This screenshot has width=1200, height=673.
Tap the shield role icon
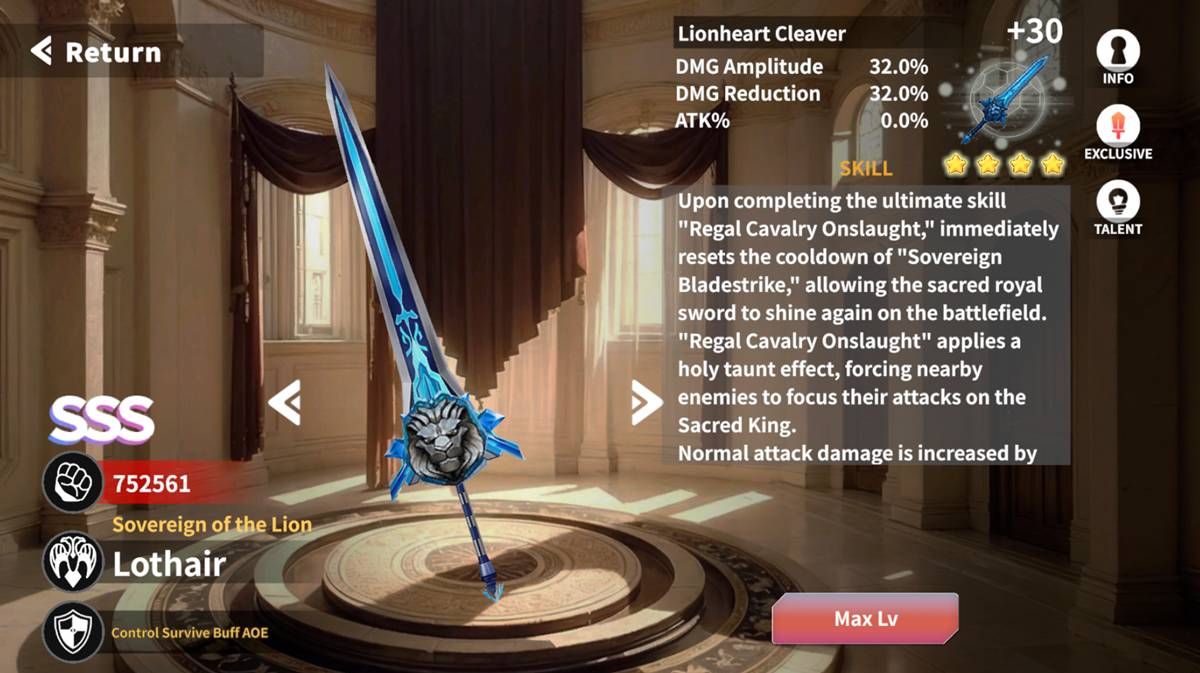coord(72,631)
